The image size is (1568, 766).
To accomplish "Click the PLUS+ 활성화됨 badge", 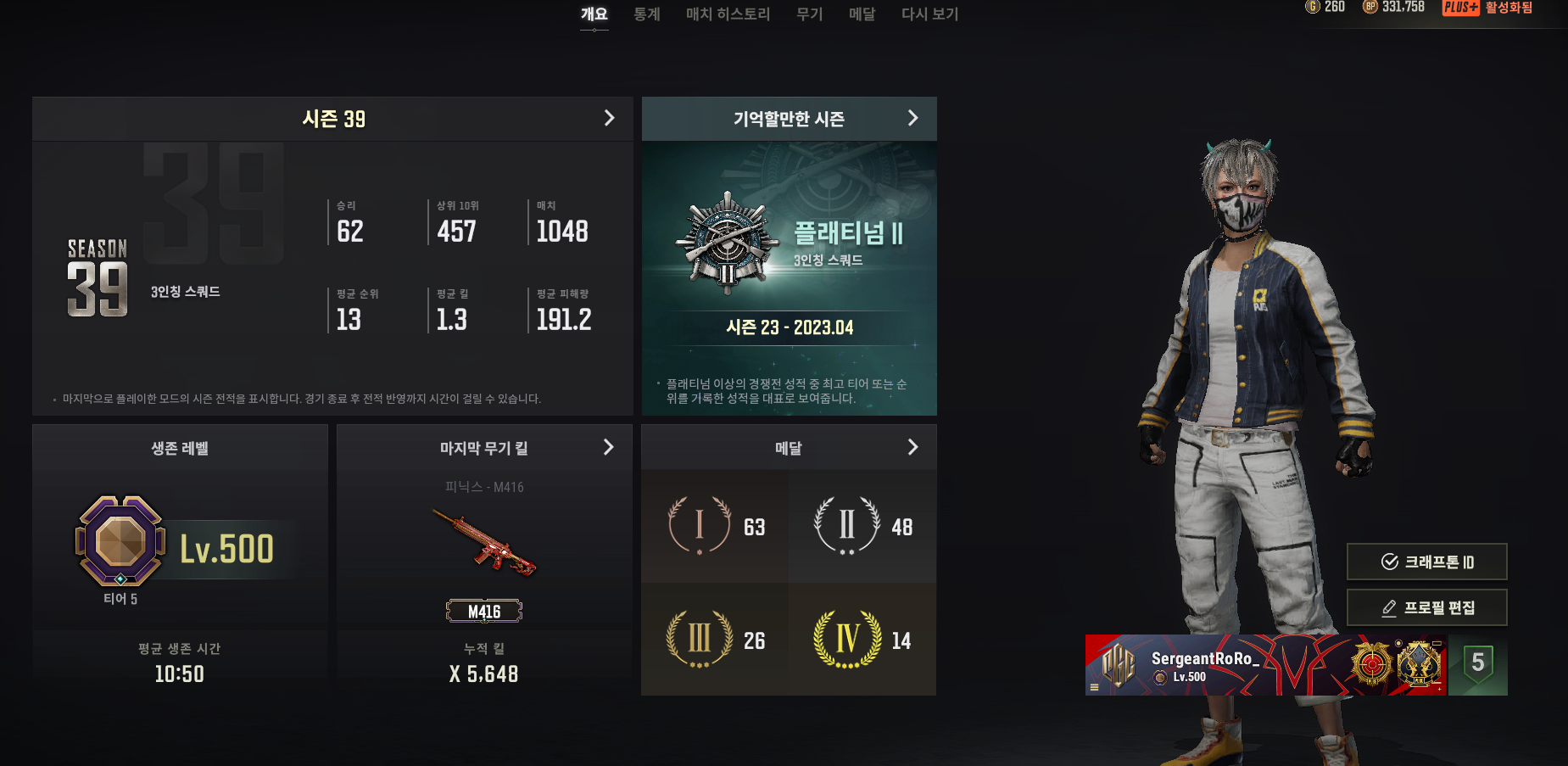I will click(1487, 8).
